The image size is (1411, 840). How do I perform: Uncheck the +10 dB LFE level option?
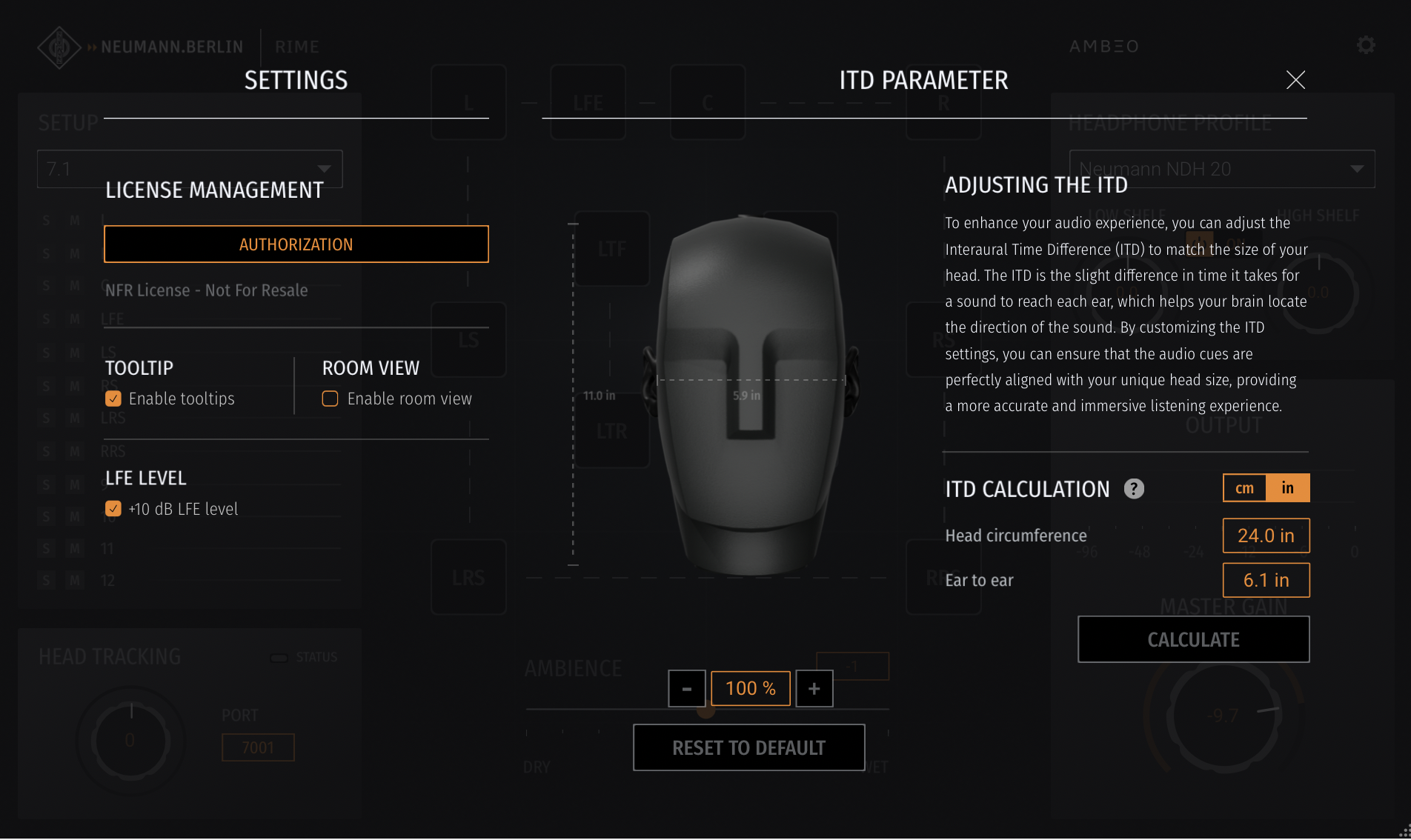[113, 509]
